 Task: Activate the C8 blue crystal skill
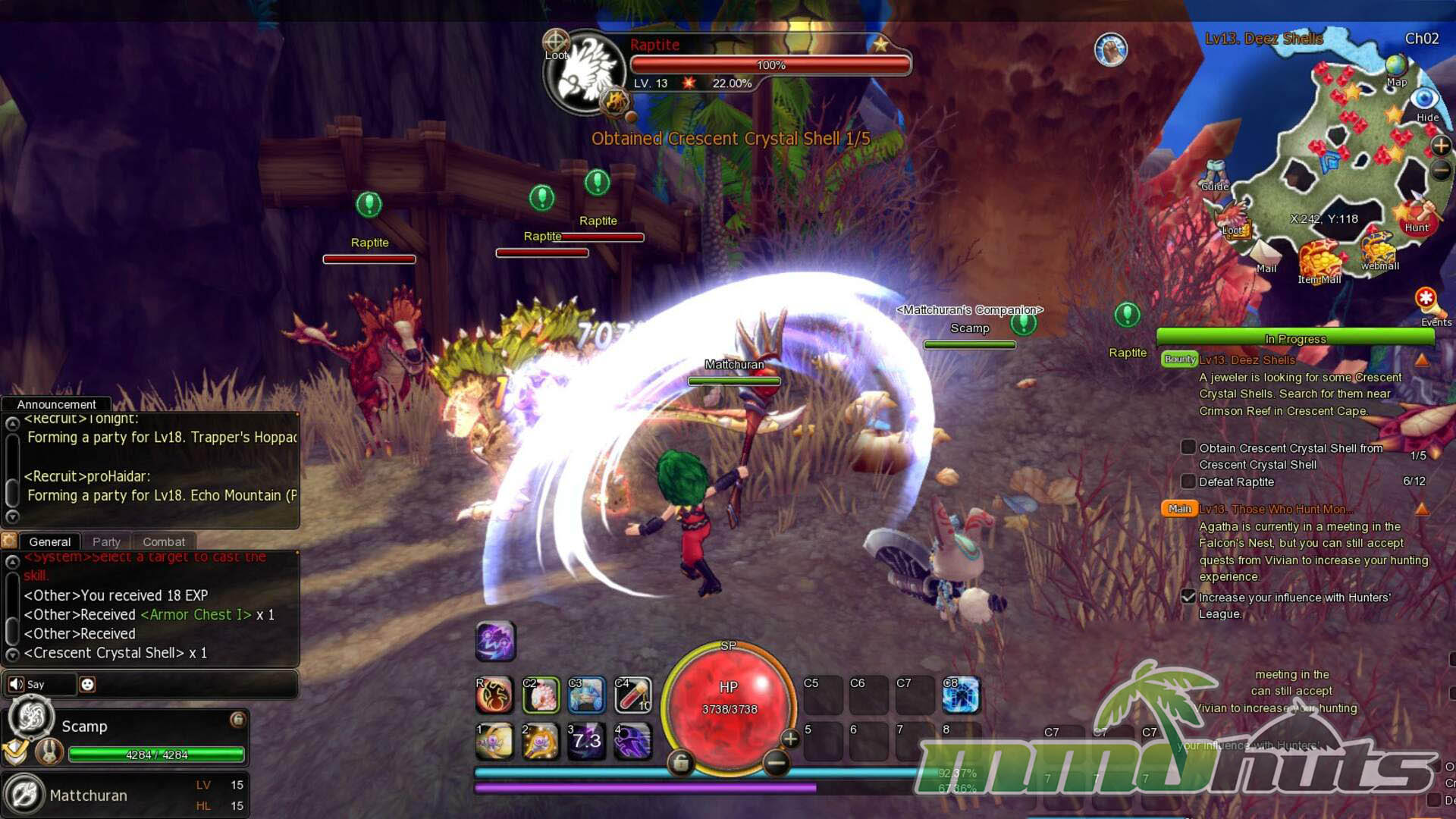pyautogui.click(x=962, y=695)
